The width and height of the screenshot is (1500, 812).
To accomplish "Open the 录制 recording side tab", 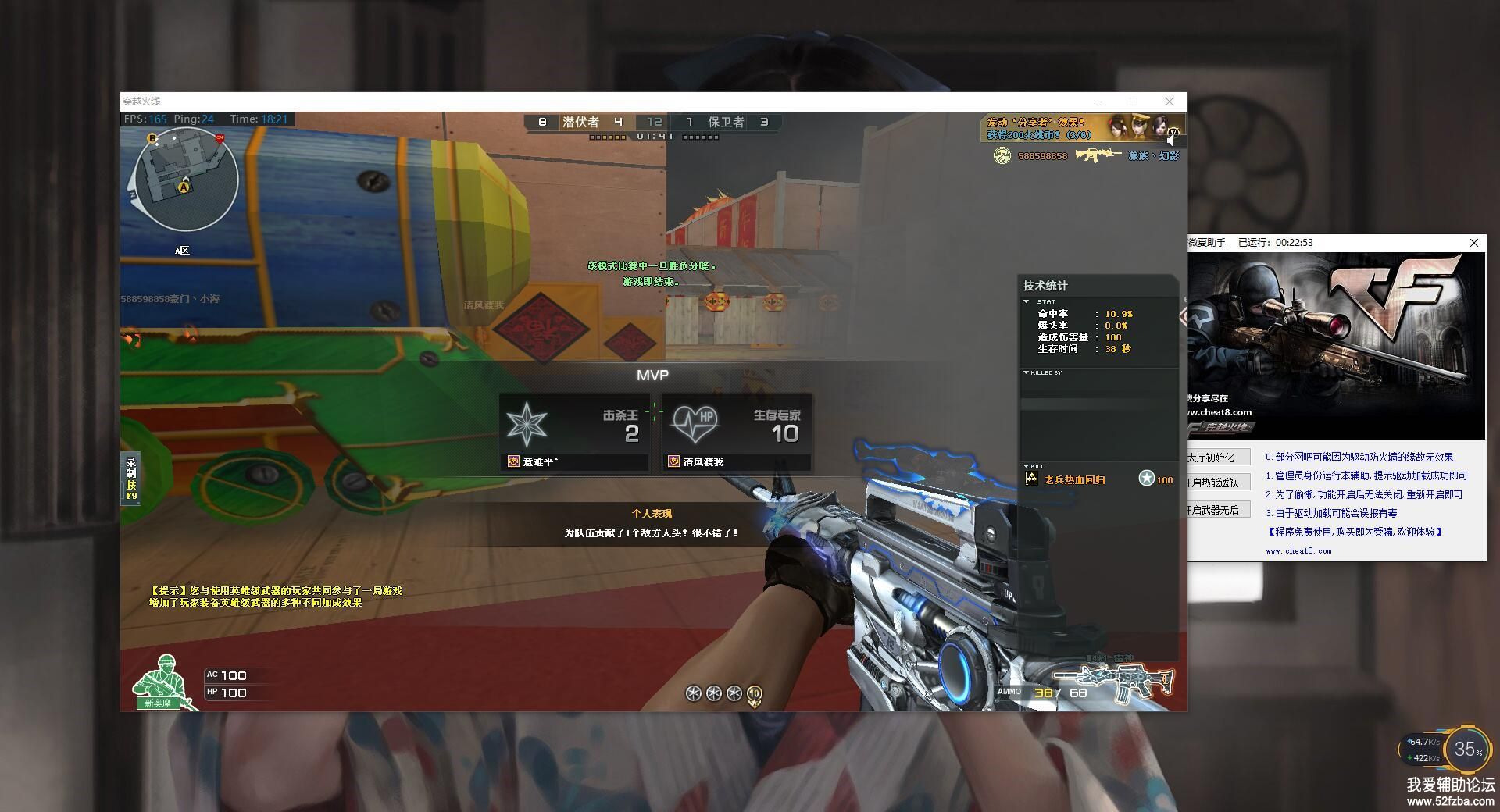I will point(131,478).
